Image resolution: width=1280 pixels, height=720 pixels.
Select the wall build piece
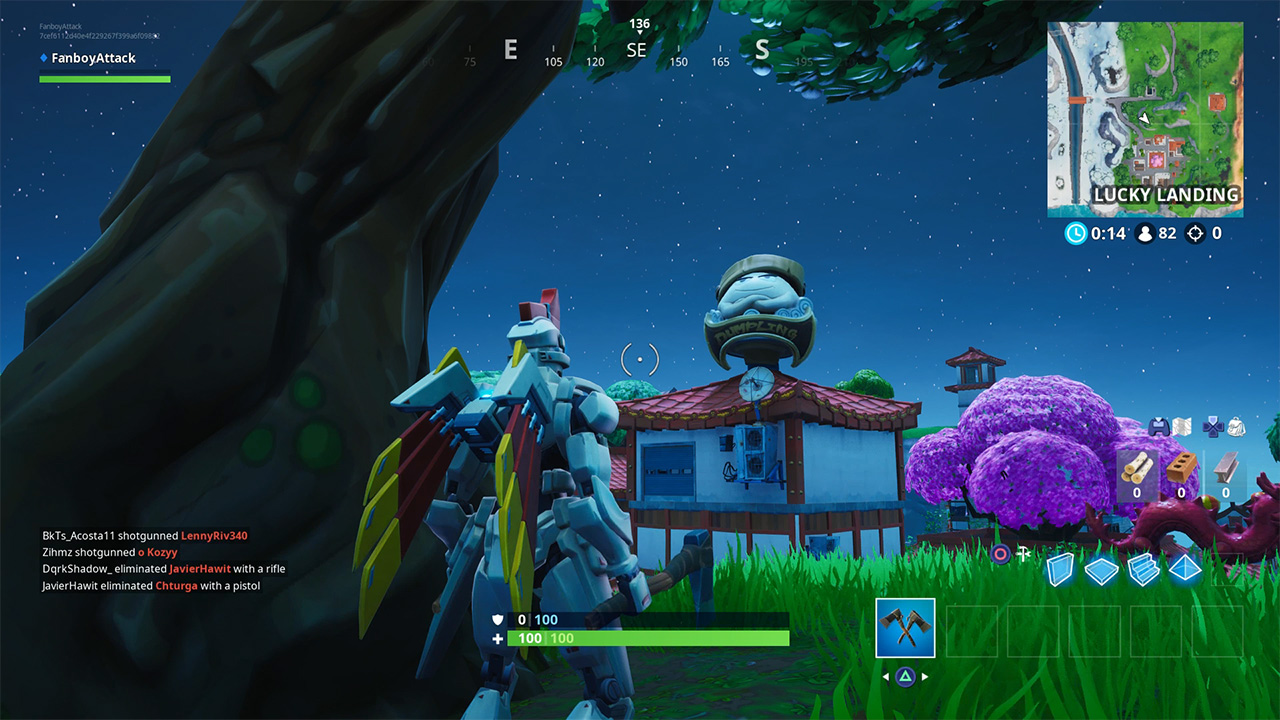[x=1060, y=568]
